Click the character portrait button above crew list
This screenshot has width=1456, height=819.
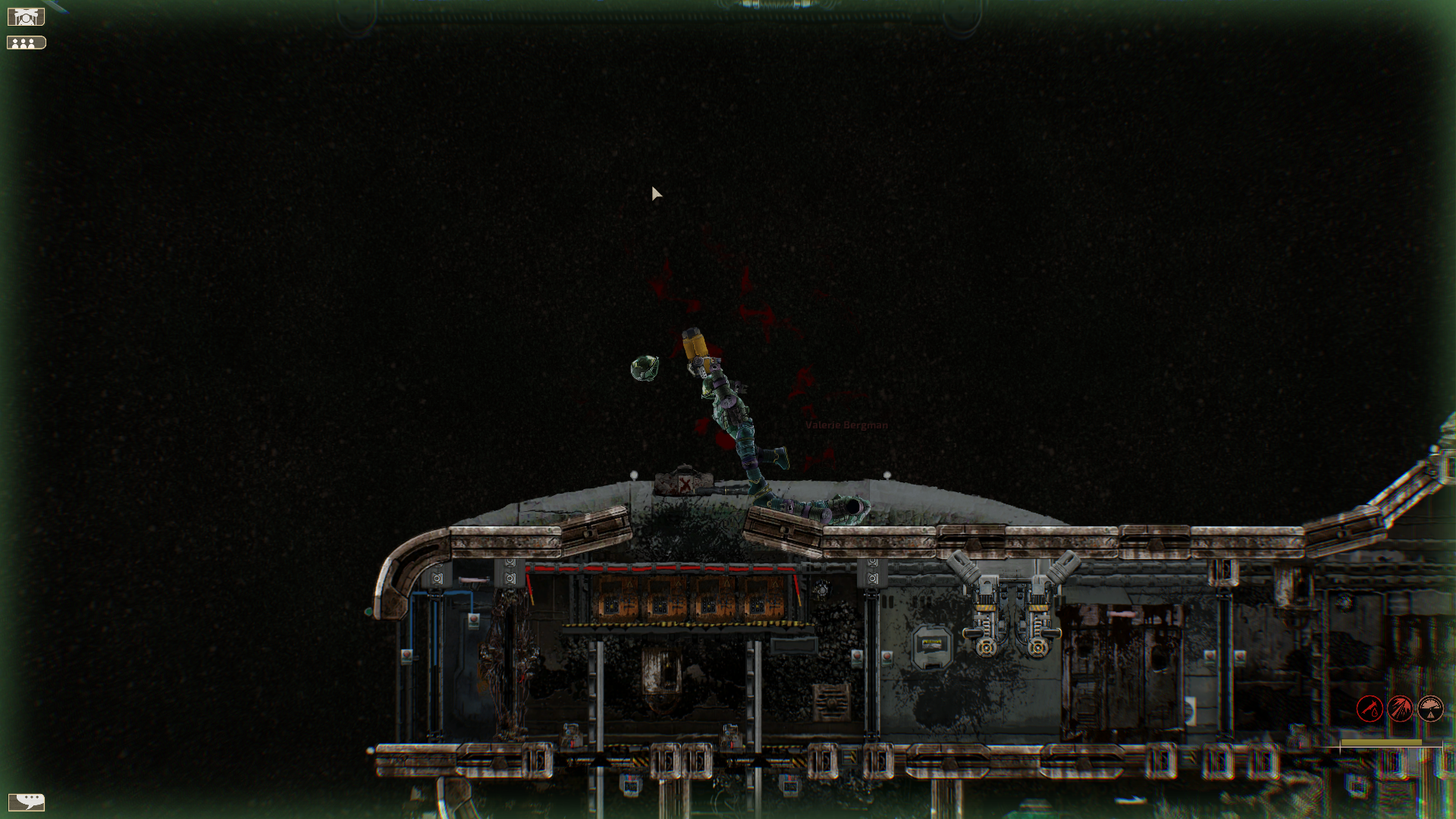27,17
